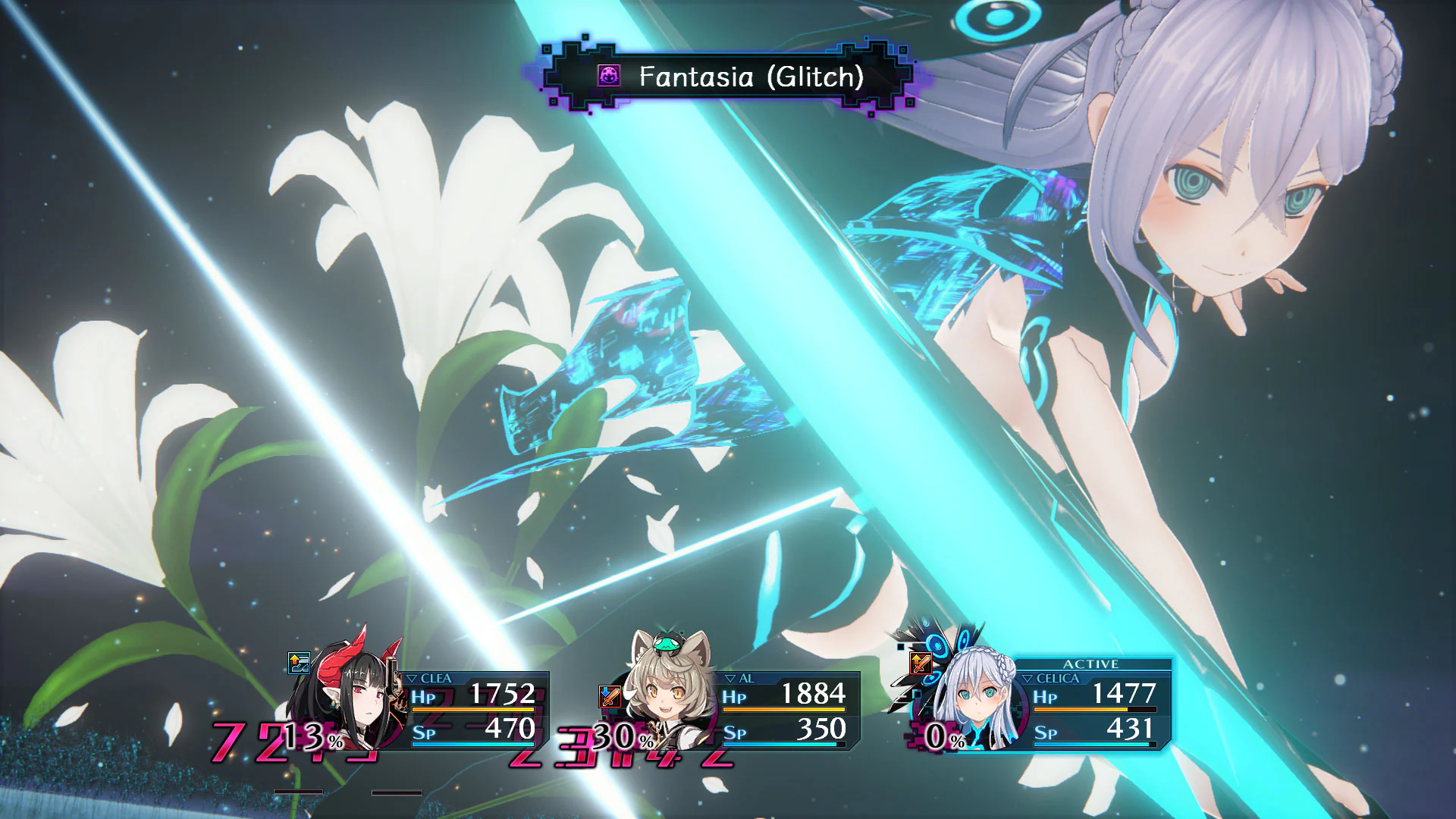Click Celica's SP value 431
Viewport: 1456px width, 819px height.
1131,729
